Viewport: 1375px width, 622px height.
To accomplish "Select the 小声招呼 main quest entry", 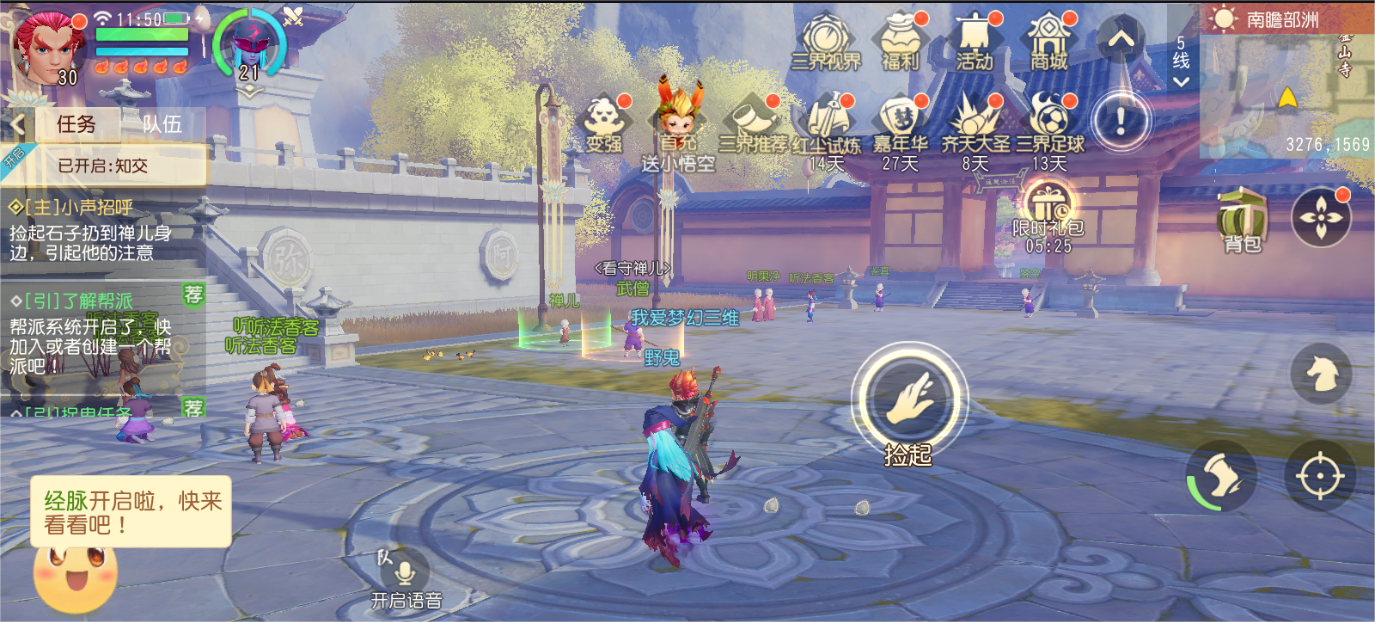I will pyautogui.click(x=90, y=231).
